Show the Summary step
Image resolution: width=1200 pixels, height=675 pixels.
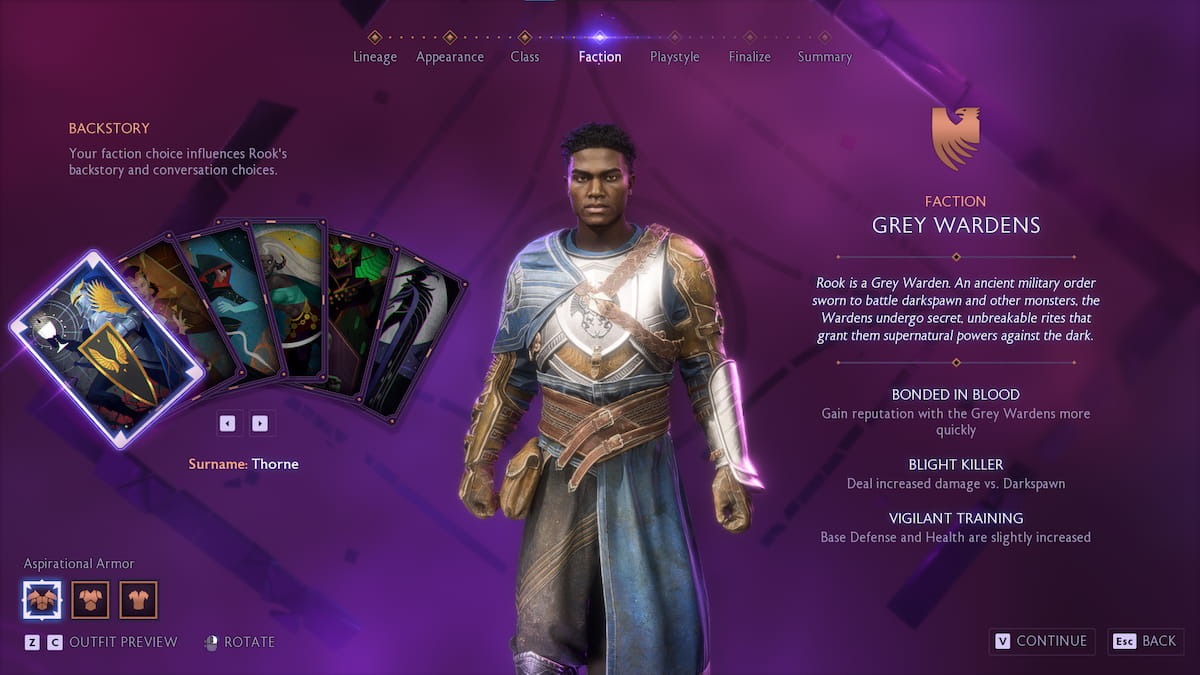pyautogui.click(x=825, y=56)
